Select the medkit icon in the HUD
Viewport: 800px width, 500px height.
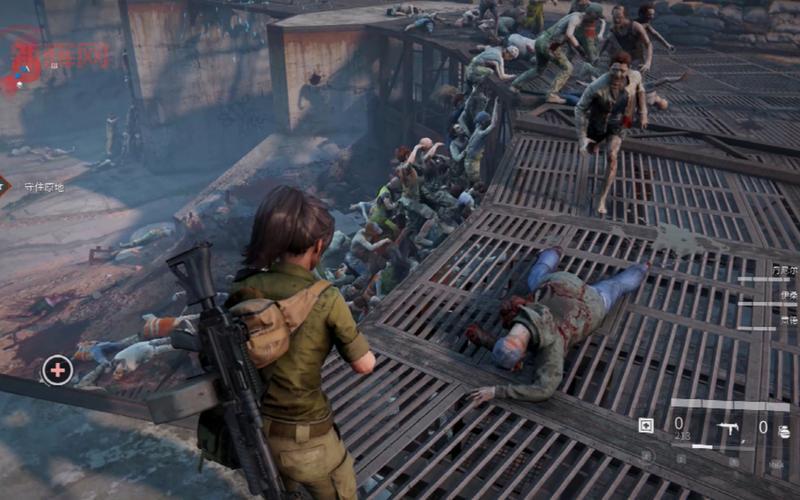646,426
